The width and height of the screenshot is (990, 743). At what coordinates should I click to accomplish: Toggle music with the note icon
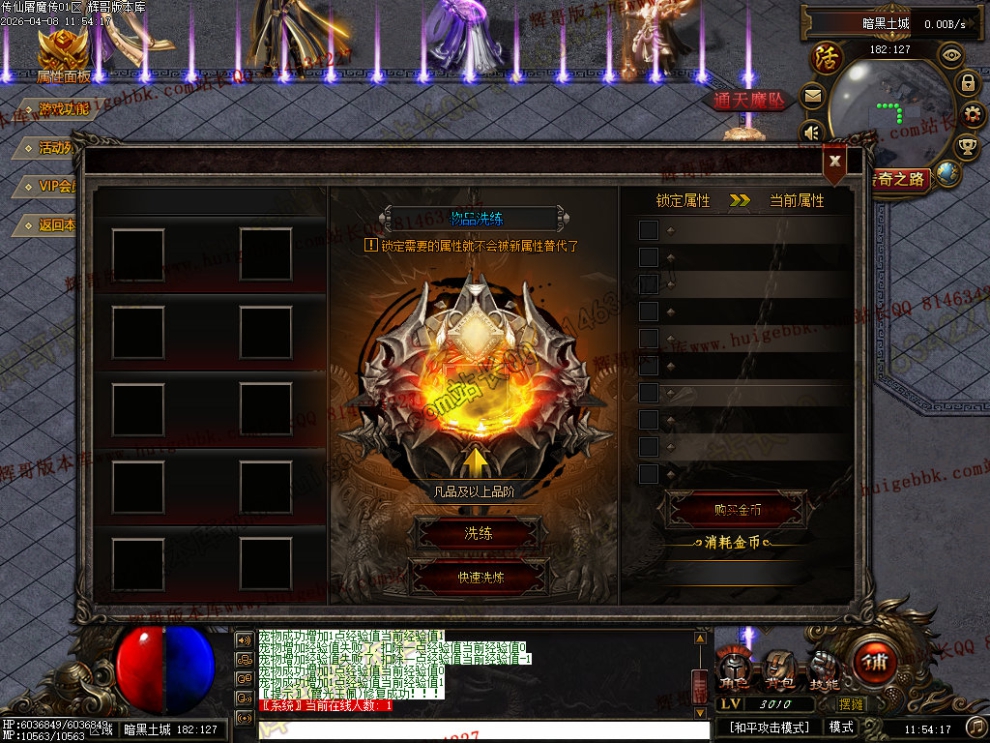(x=975, y=727)
